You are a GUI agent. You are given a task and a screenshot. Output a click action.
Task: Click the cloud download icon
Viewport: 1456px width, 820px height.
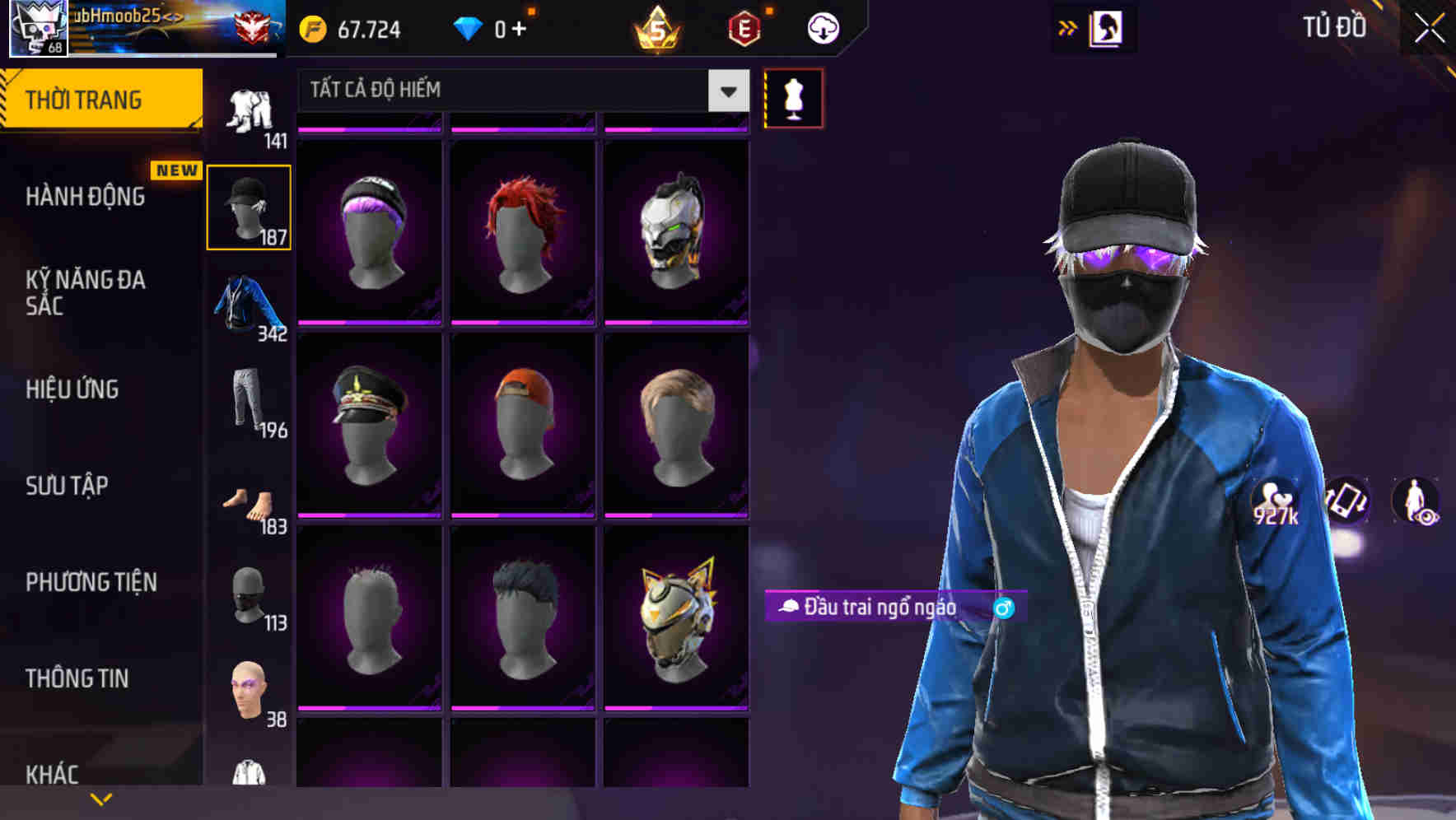click(x=821, y=27)
